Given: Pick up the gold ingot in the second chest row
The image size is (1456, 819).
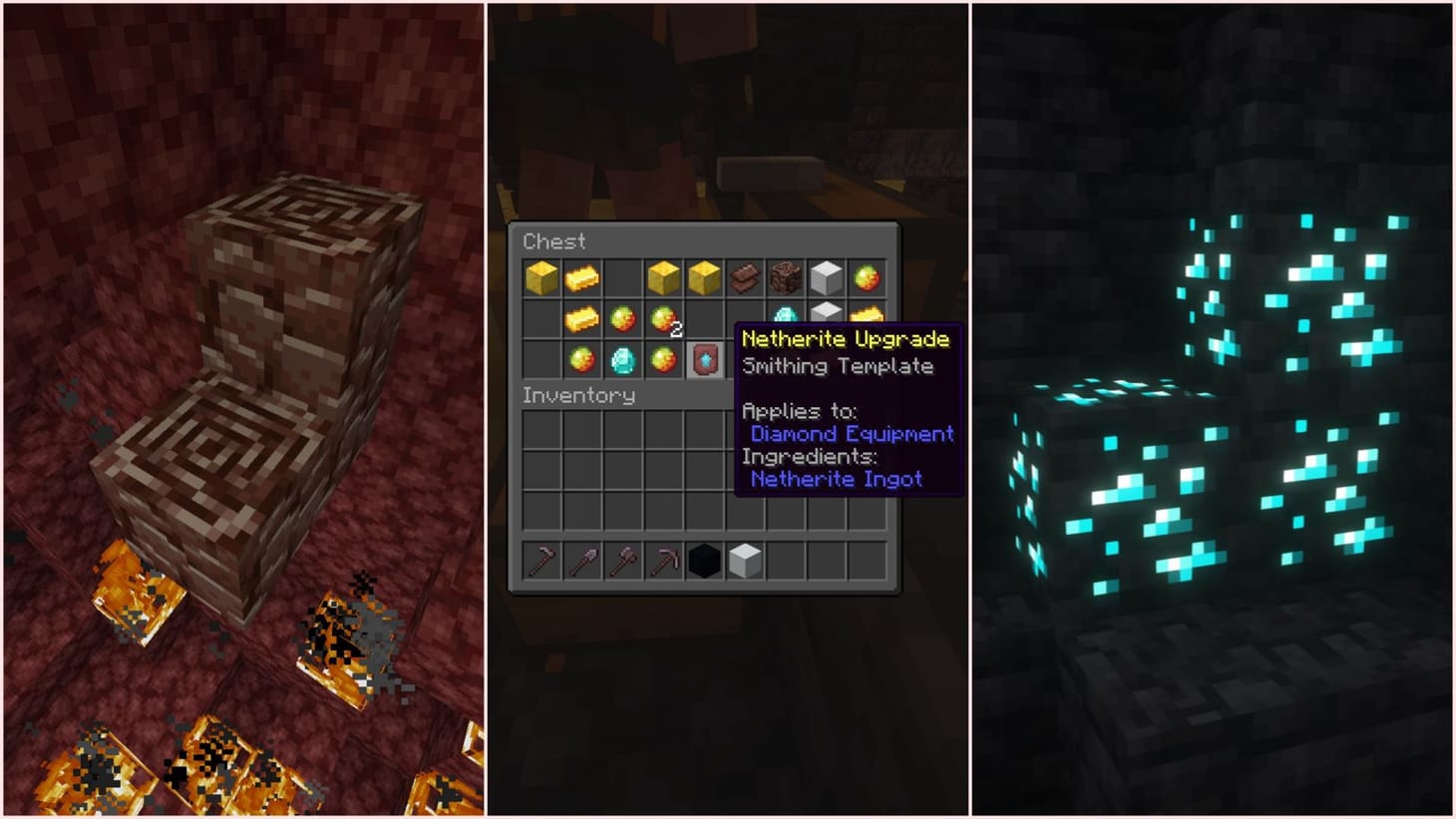Looking at the screenshot, I should (581, 319).
